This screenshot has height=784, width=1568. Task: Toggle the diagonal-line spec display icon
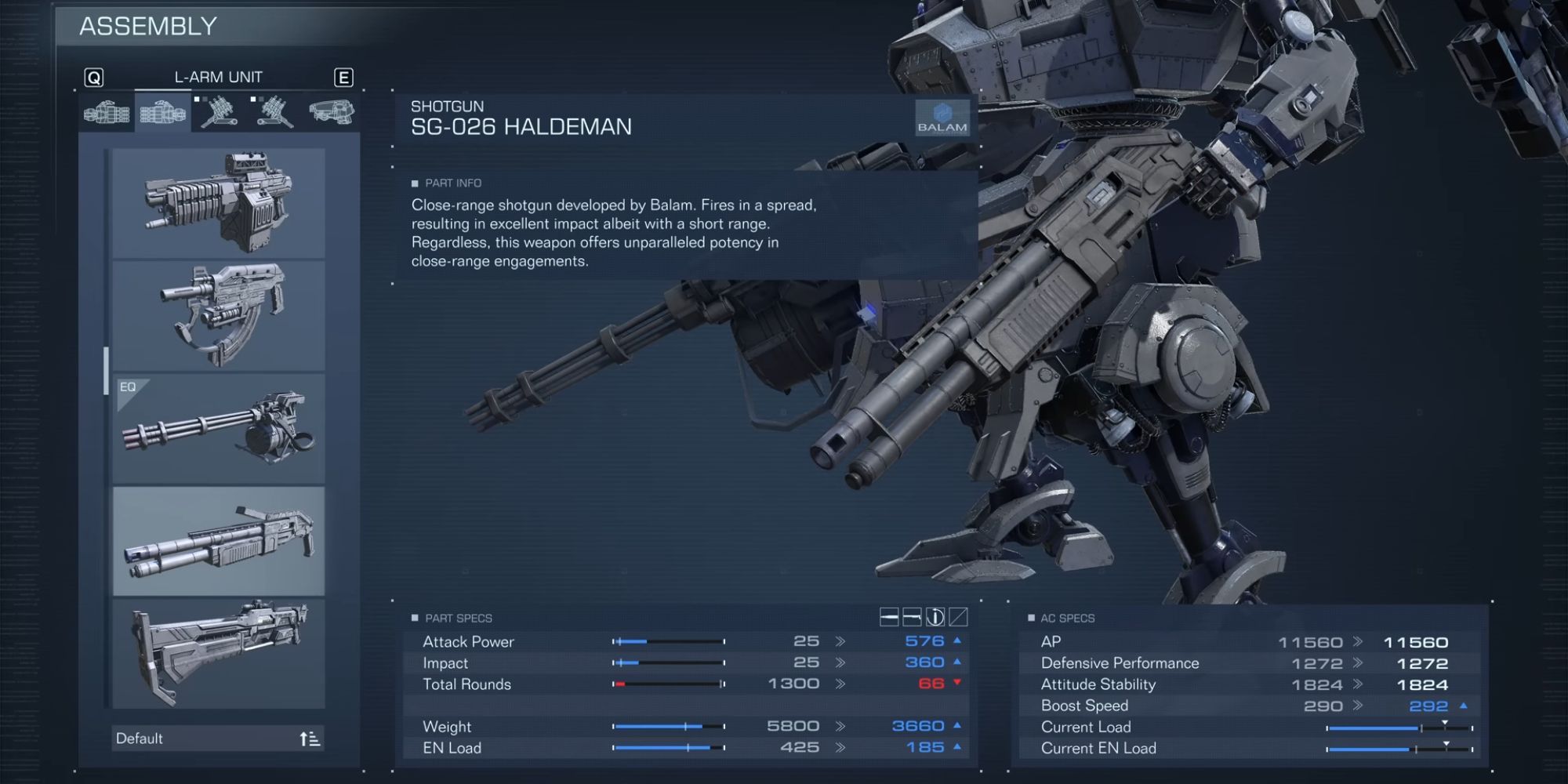(x=958, y=617)
